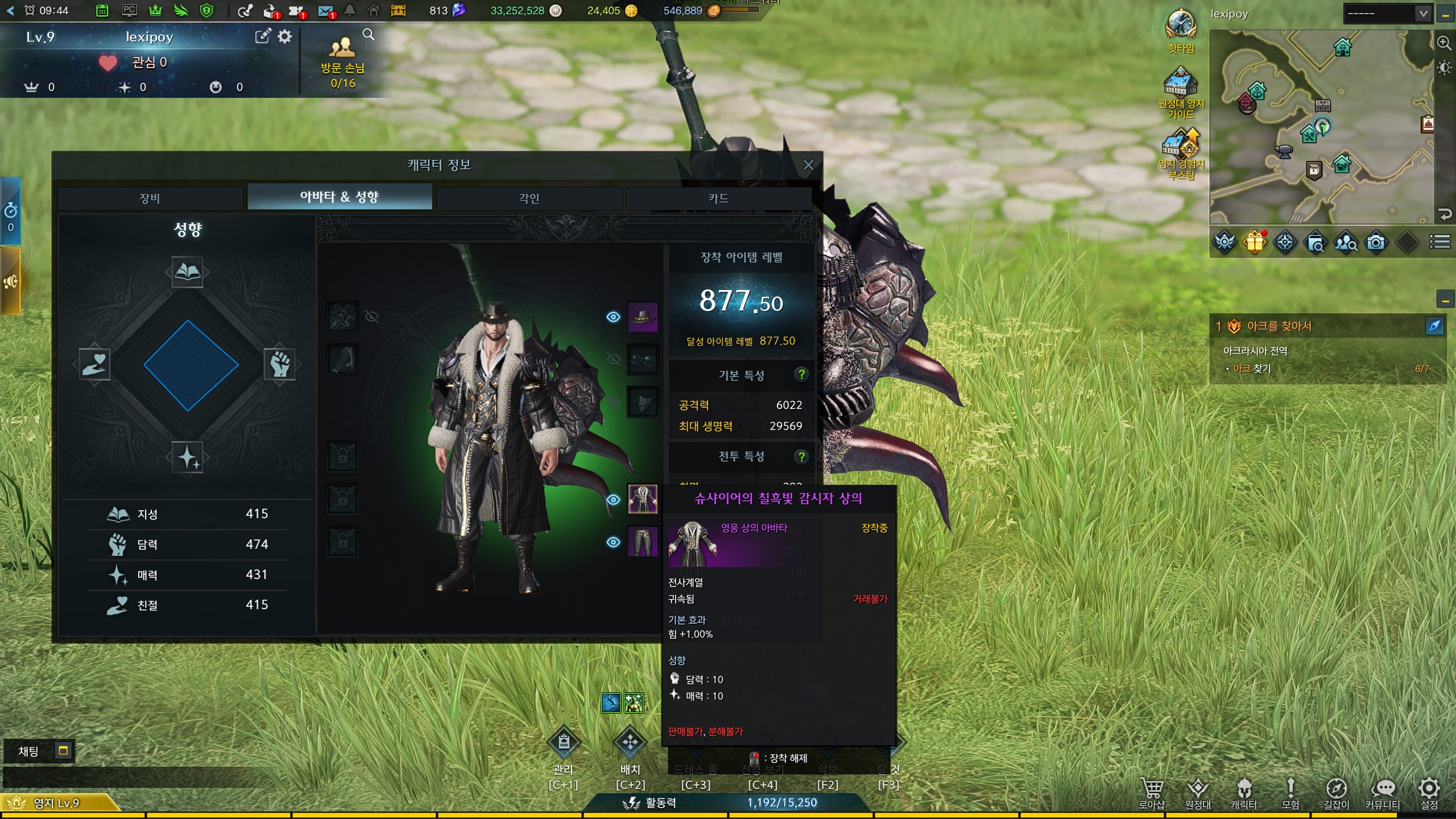Click the 핫타임 clock icon
This screenshot has height=819, width=1456.
(1181, 25)
